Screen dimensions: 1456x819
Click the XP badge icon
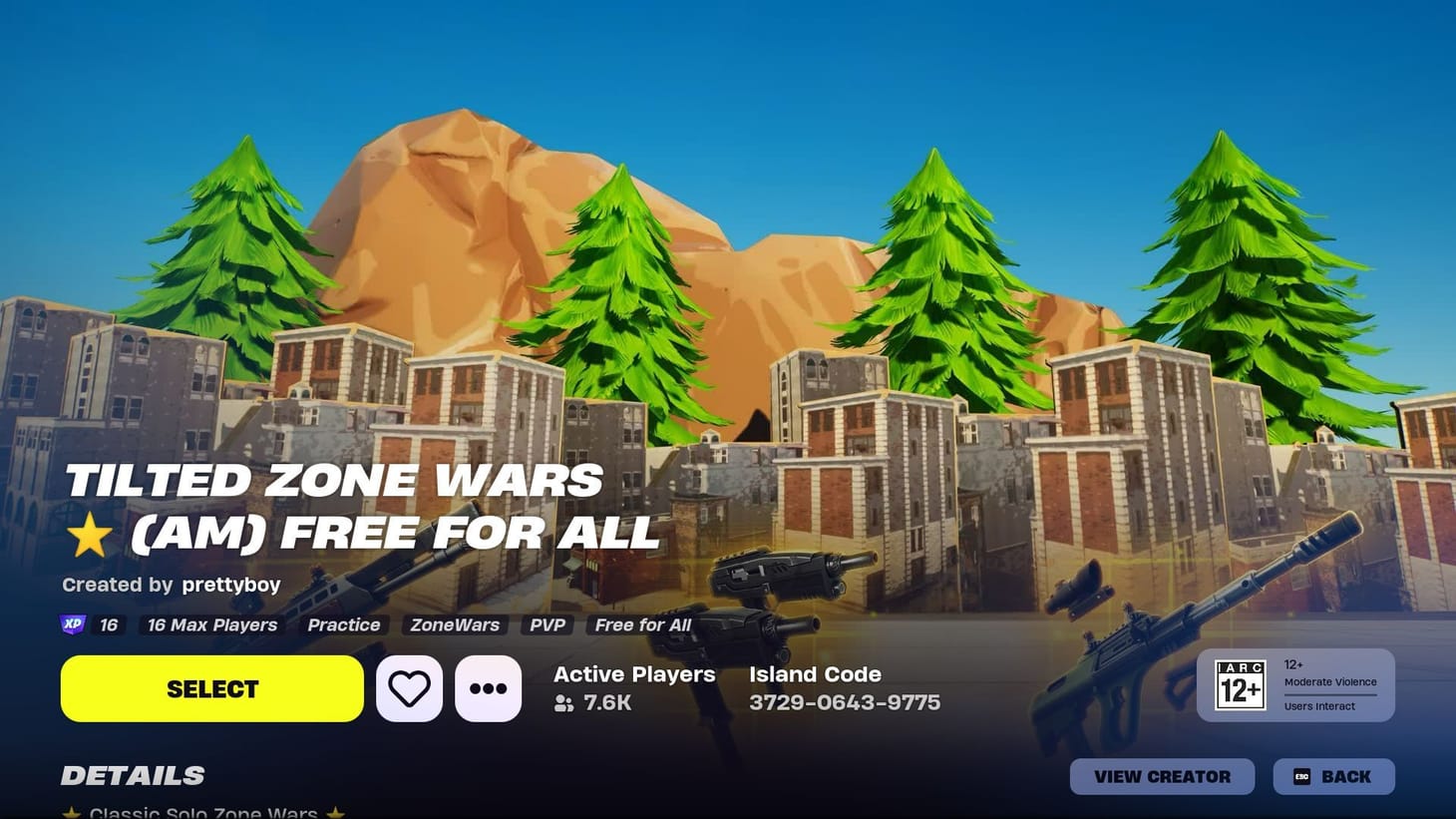[x=71, y=624]
